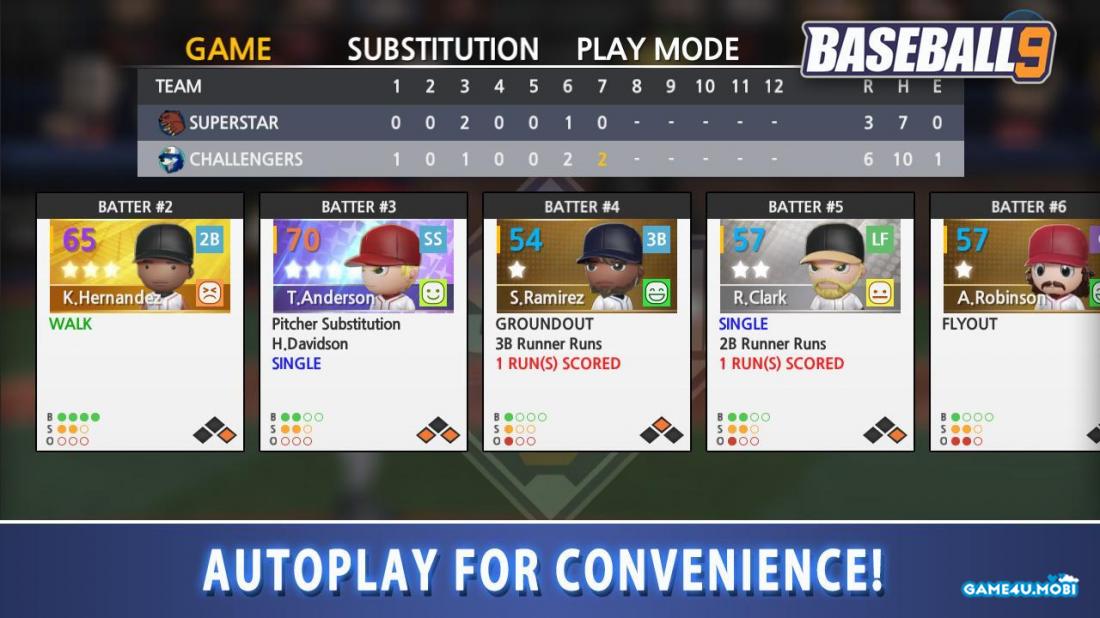
Task: Choose the T.Anderson batter #3 card
Action: pyautogui.click(x=363, y=321)
